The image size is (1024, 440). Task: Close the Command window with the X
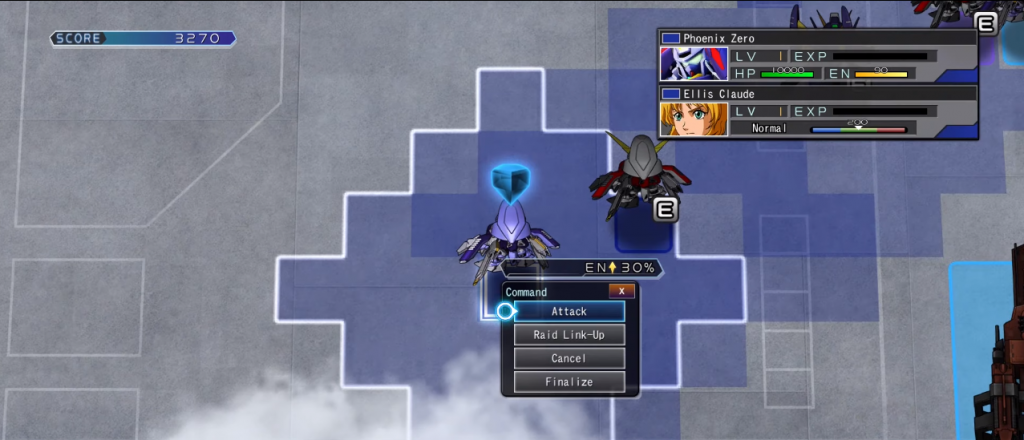(x=621, y=291)
